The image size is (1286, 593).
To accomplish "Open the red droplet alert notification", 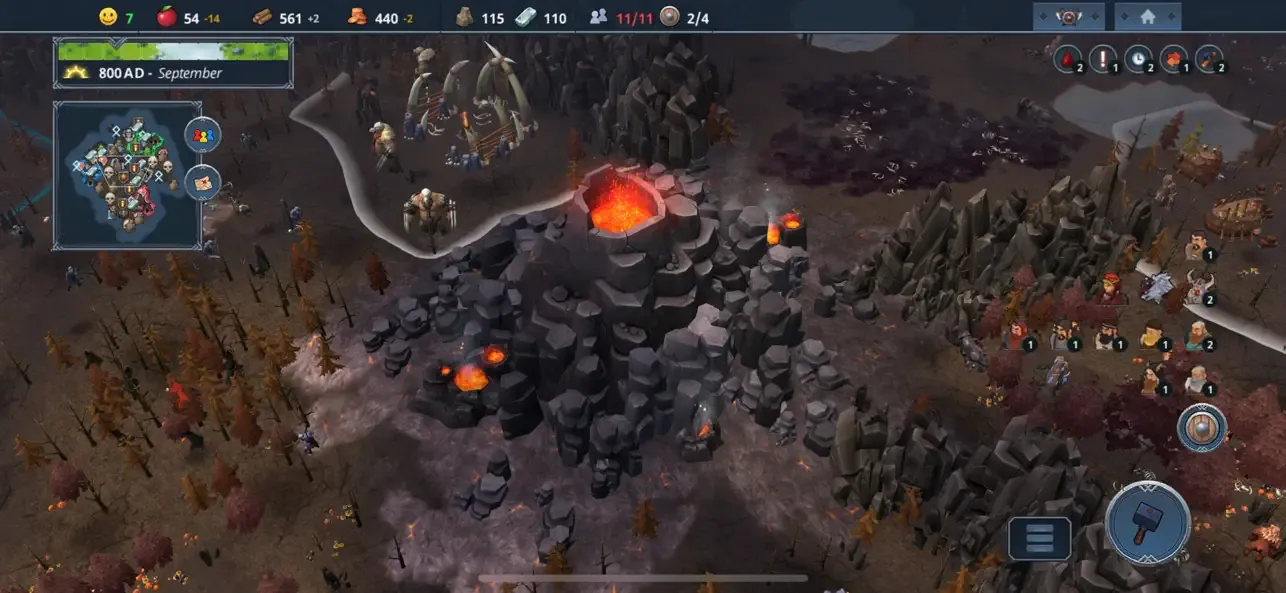I will (x=1066, y=59).
